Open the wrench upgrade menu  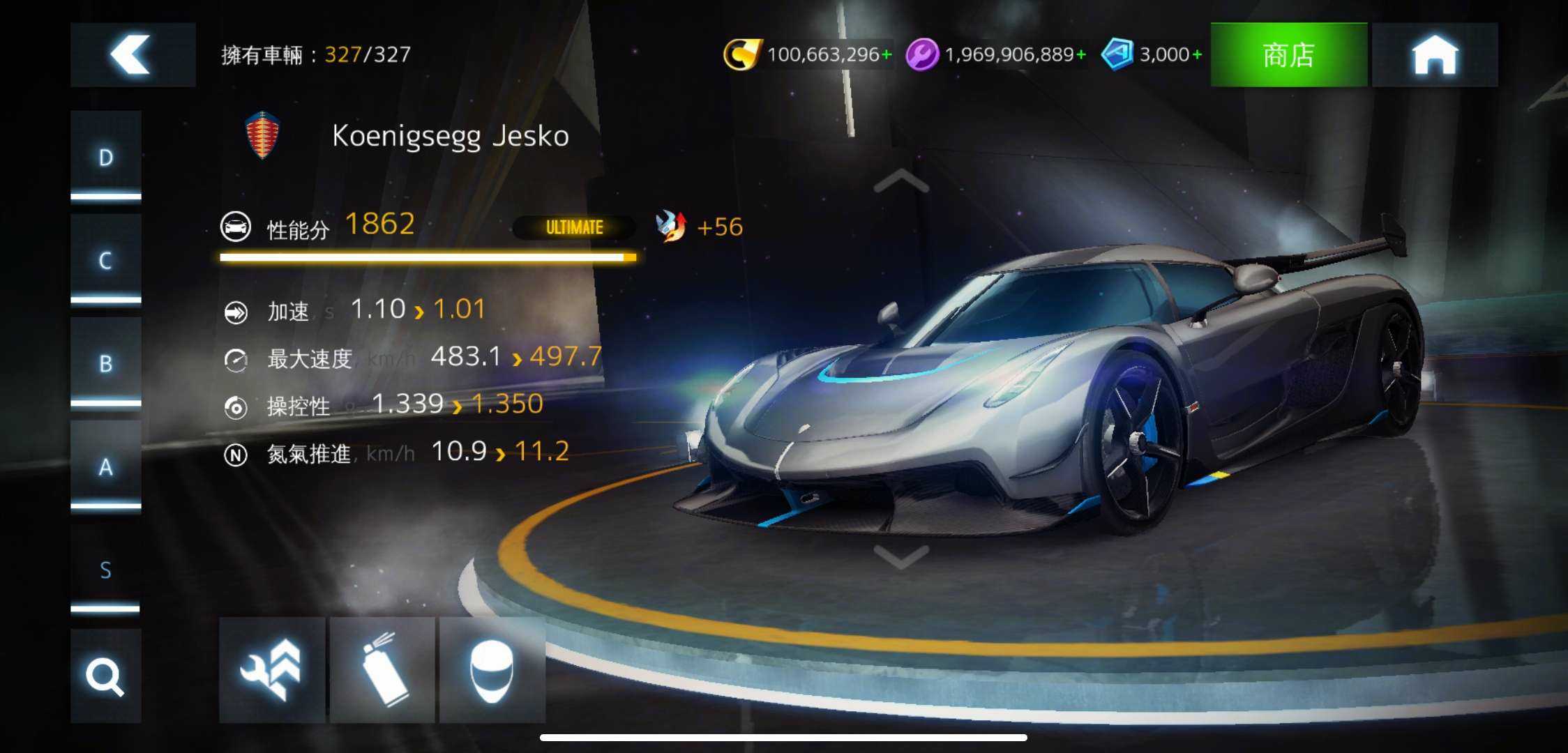tap(271, 670)
